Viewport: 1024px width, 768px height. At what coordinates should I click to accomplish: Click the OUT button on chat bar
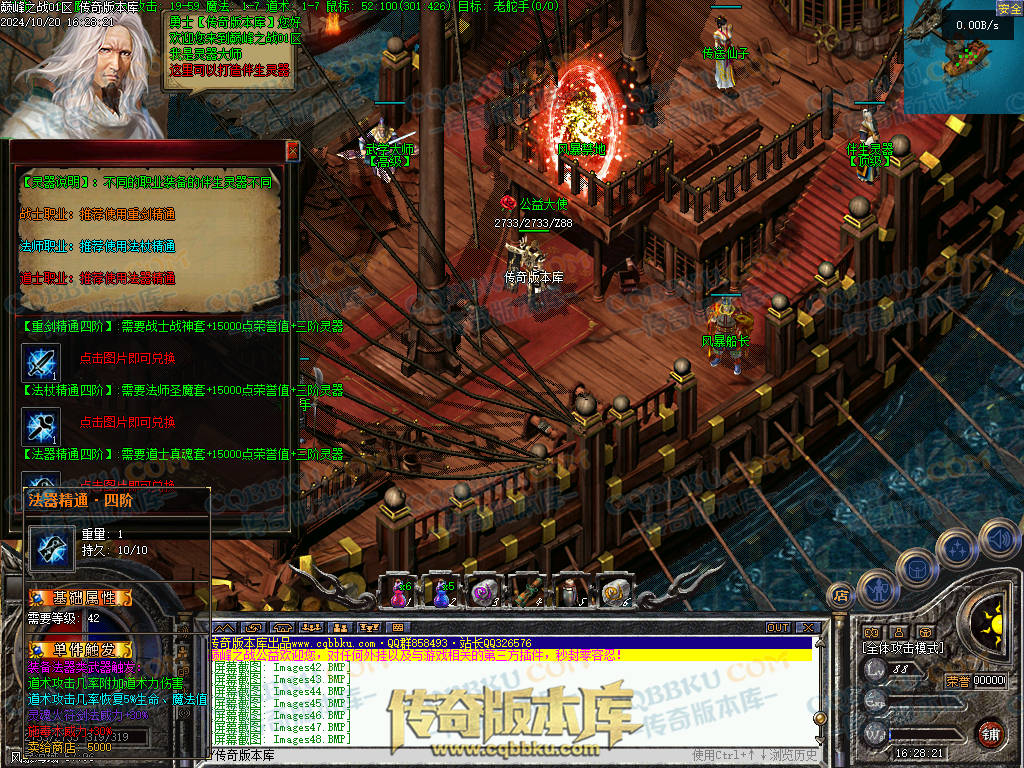coord(778,628)
